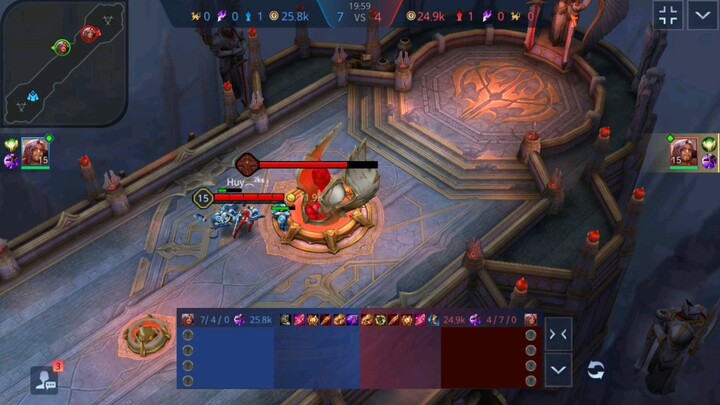Expand the scoreboard with the down chevron
This screenshot has width=720, height=405.
tap(560, 370)
